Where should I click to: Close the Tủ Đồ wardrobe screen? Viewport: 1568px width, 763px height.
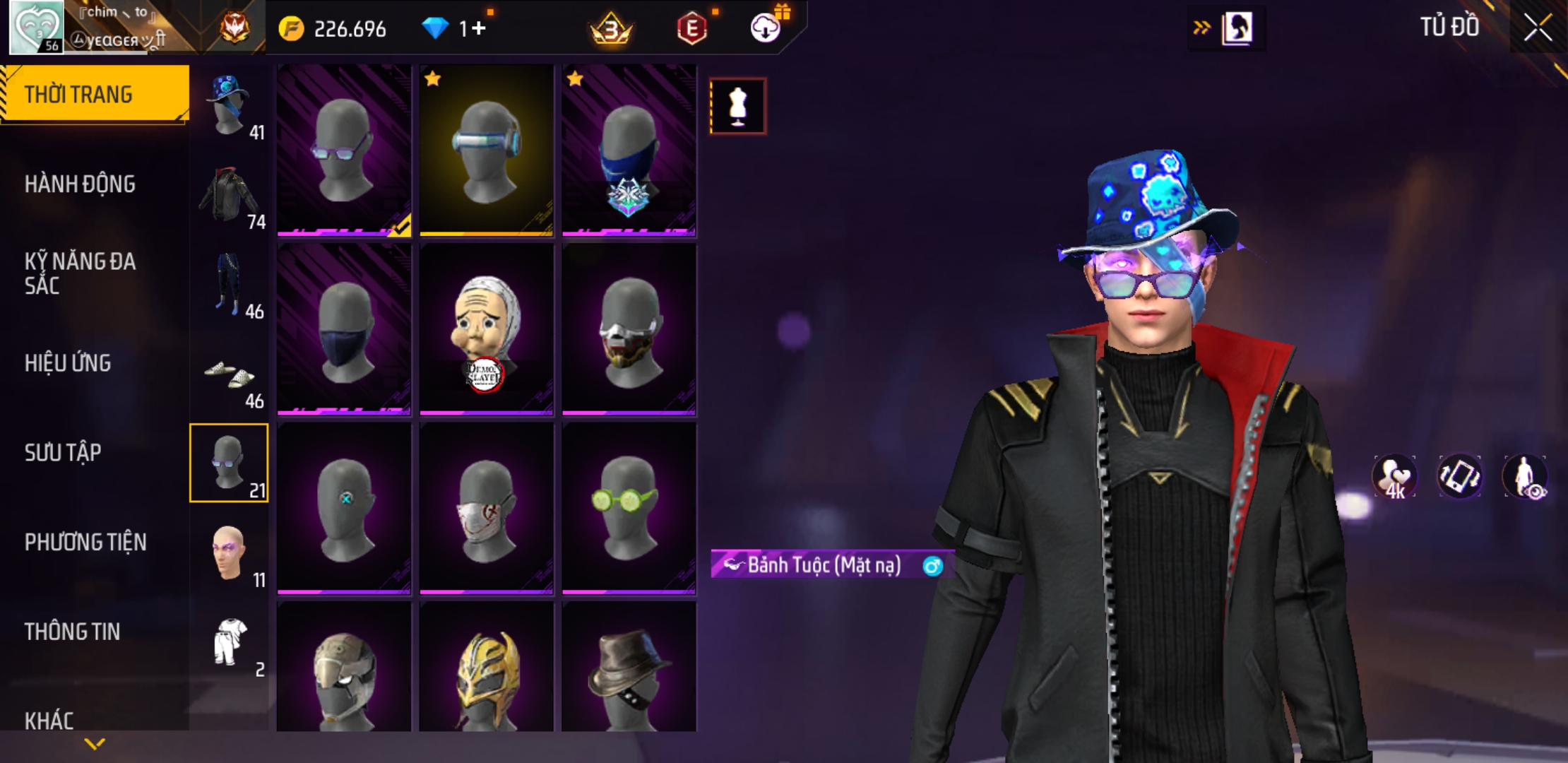pyautogui.click(x=1537, y=28)
